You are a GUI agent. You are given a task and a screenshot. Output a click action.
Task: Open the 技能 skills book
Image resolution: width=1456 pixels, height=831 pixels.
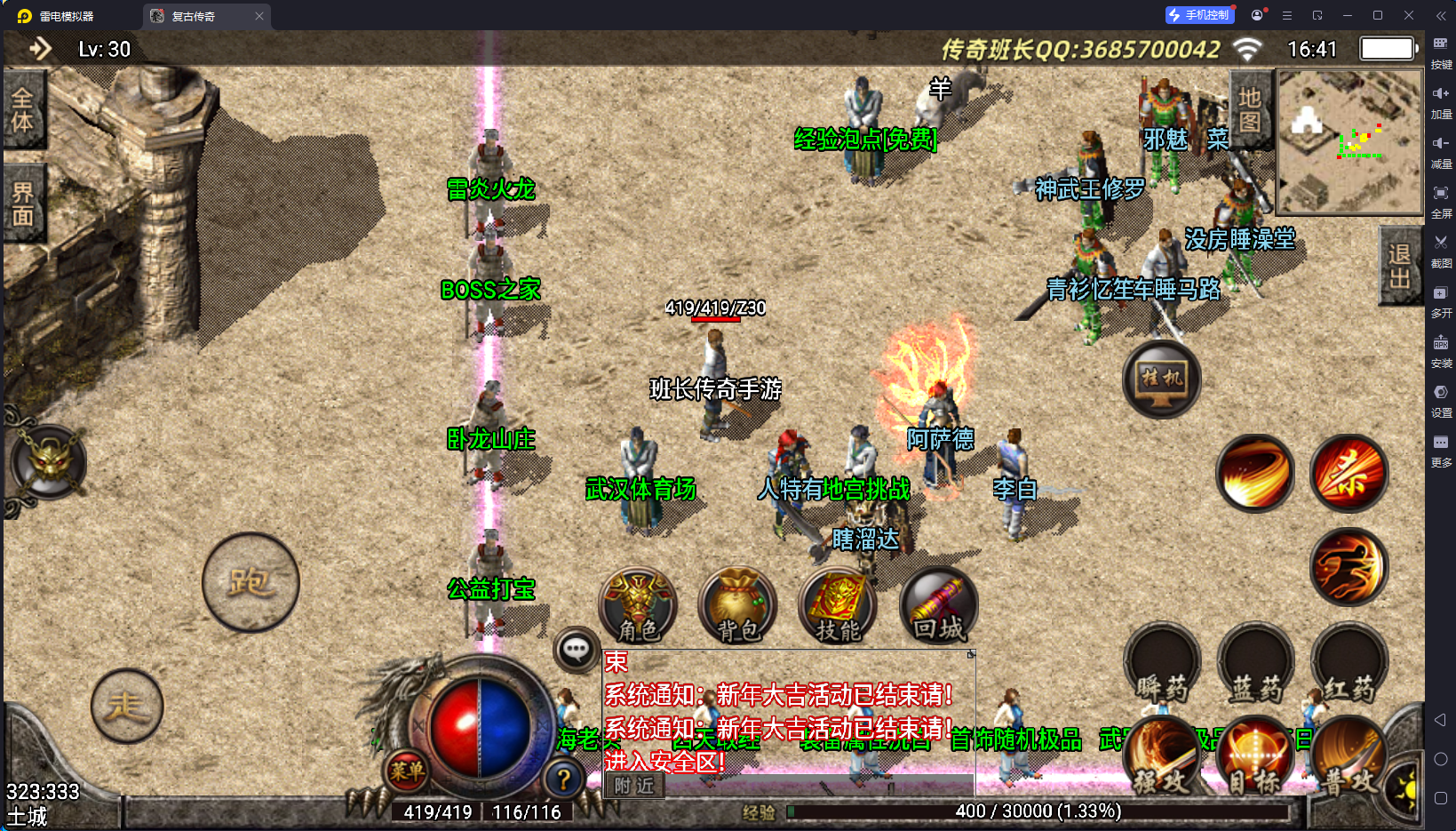tap(838, 606)
